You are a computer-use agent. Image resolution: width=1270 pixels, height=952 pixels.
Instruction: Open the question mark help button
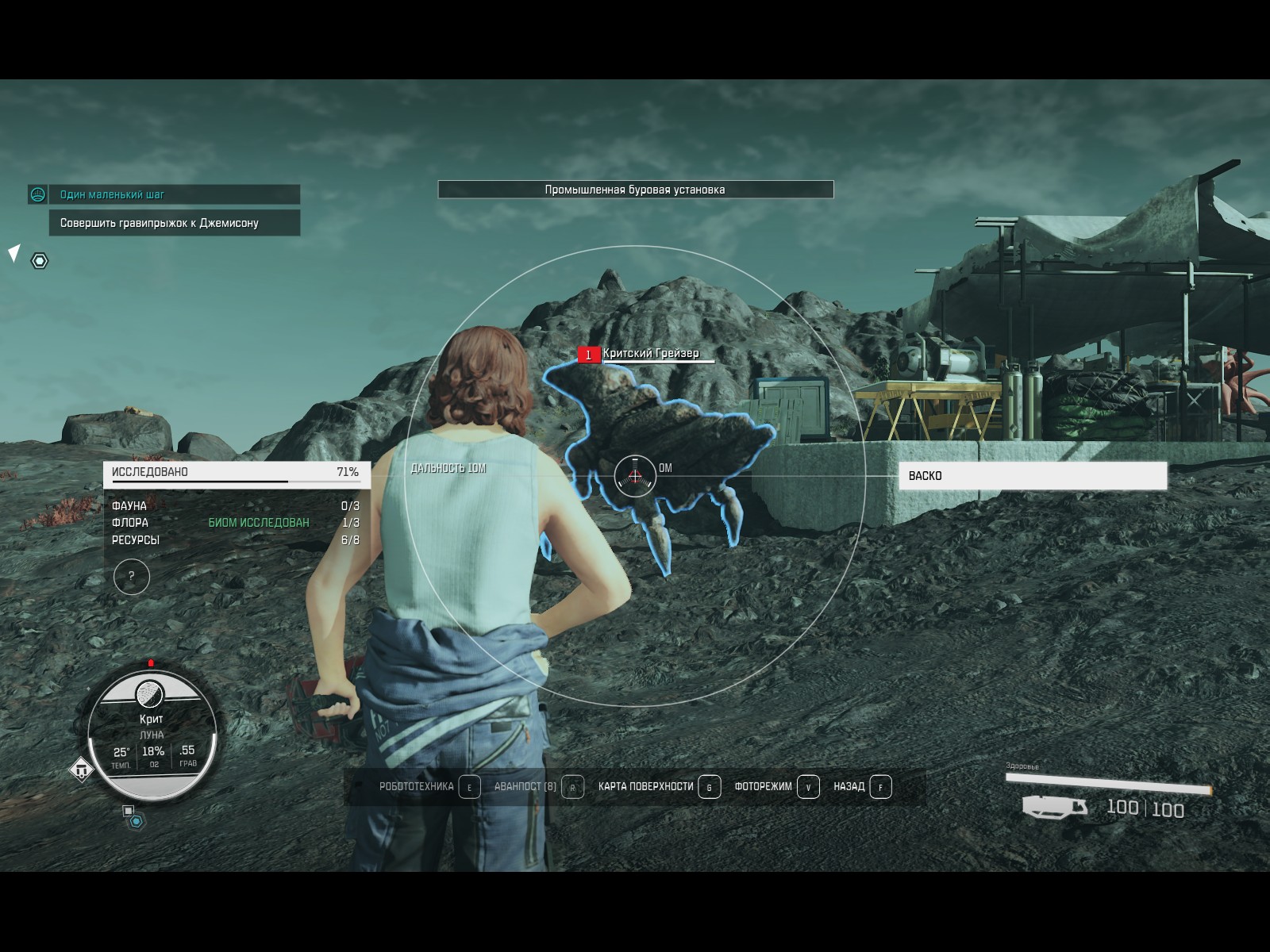click(132, 577)
